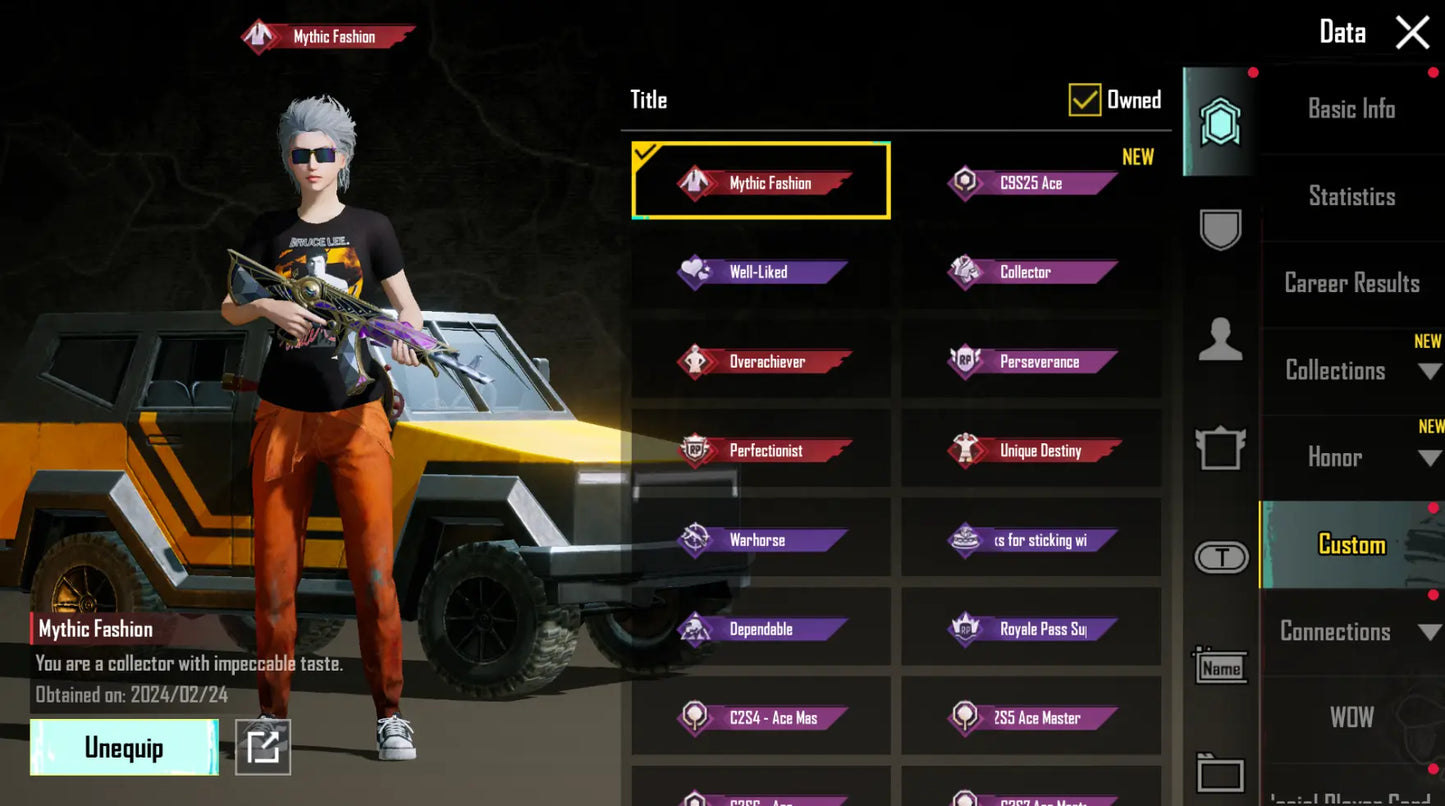Open the avatar silhouette customization category
Viewport: 1445px width, 806px height.
[x=1220, y=340]
